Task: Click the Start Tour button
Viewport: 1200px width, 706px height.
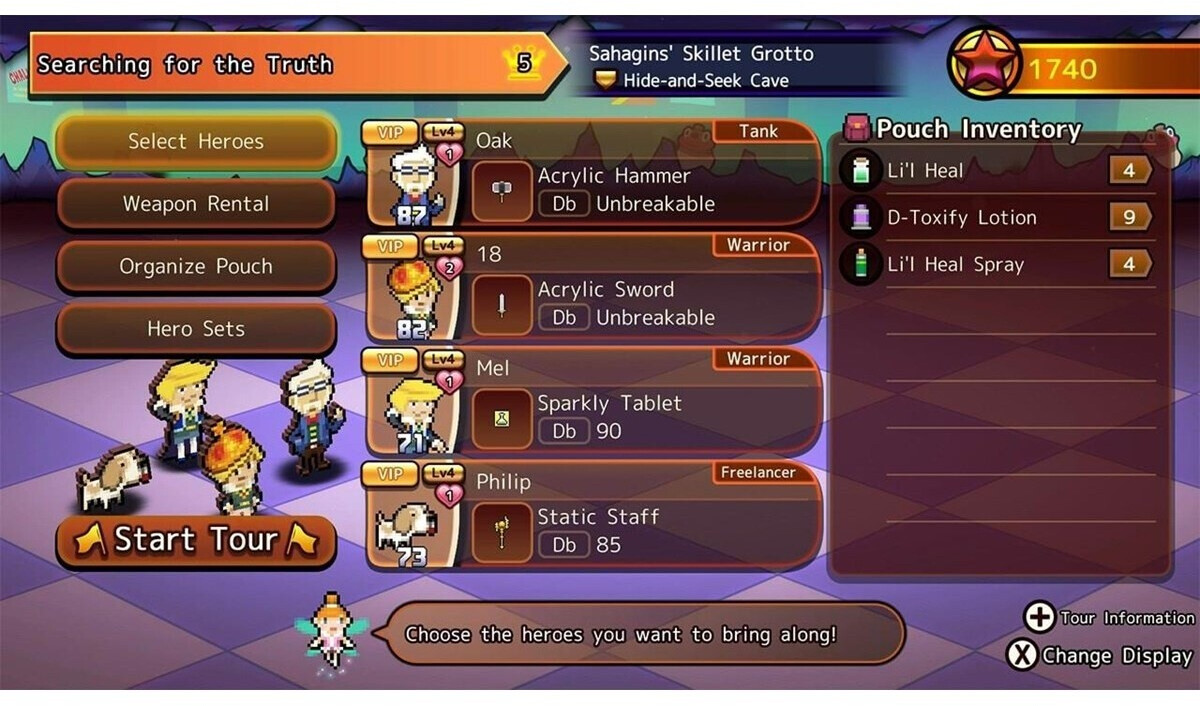Action: click(x=196, y=541)
